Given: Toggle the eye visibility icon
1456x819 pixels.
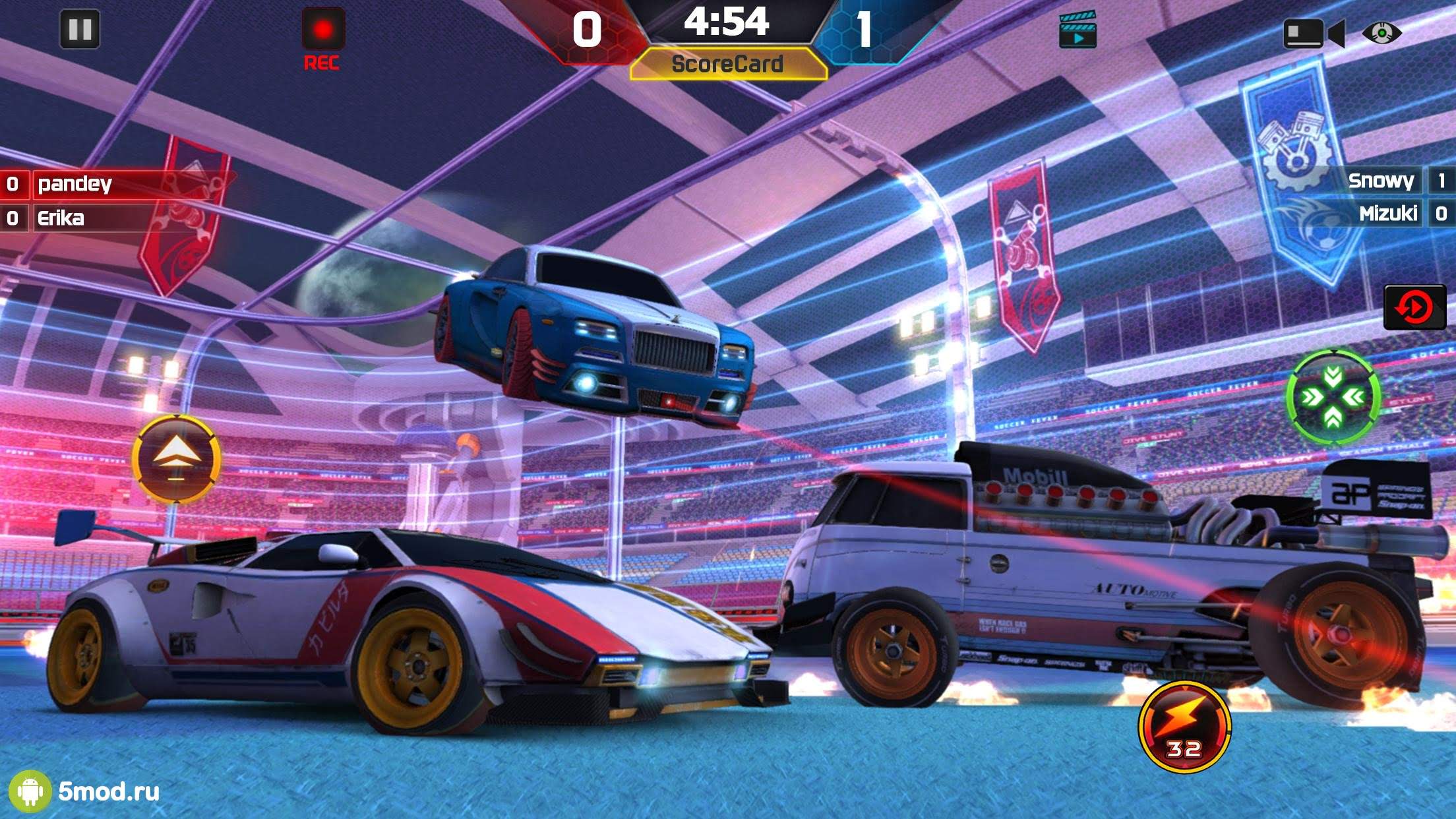Looking at the screenshot, I should pos(1381,32).
